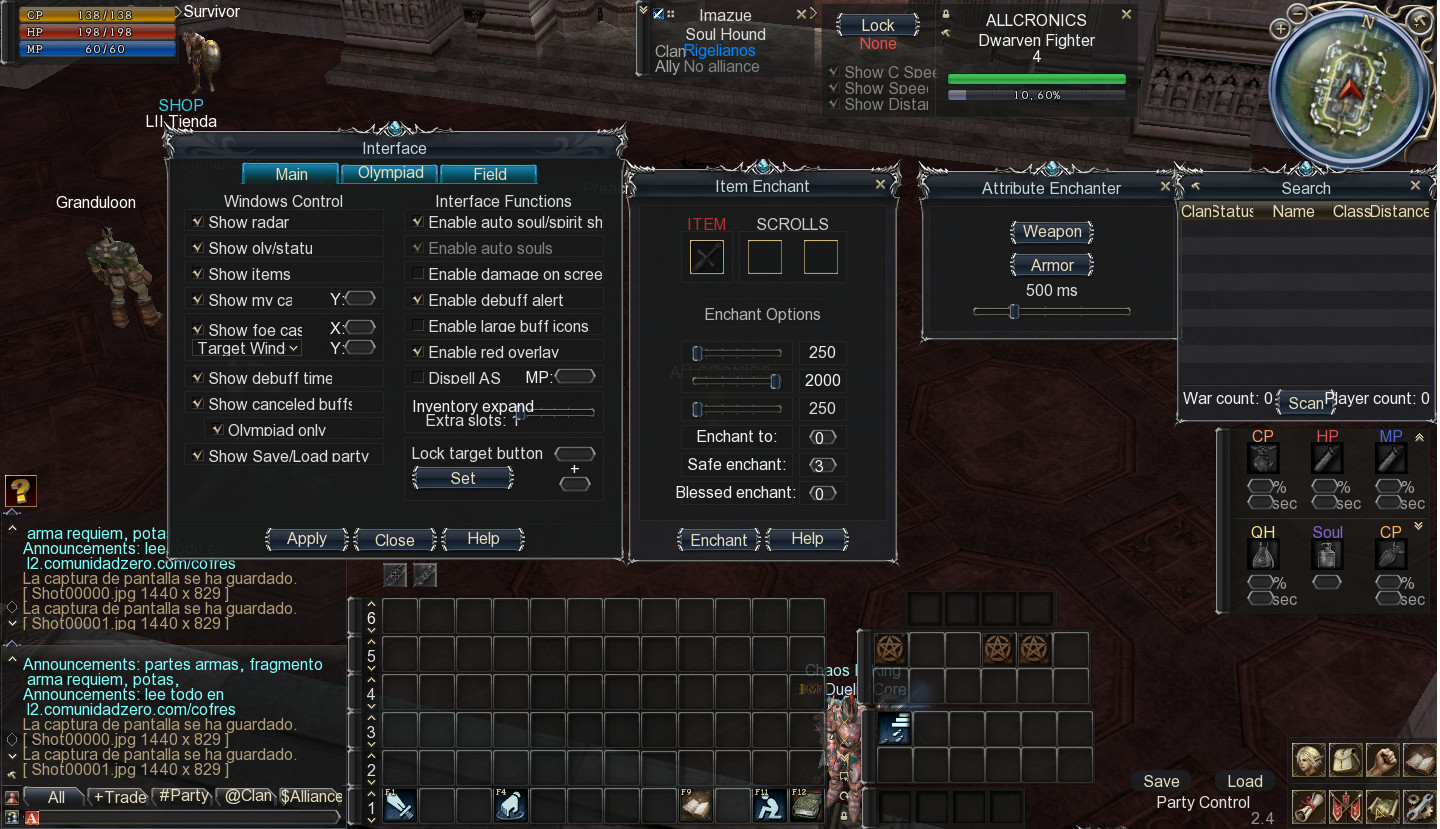Close the Item Enchant window
The width and height of the screenshot is (1440, 829).
pyautogui.click(x=880, y=185)
